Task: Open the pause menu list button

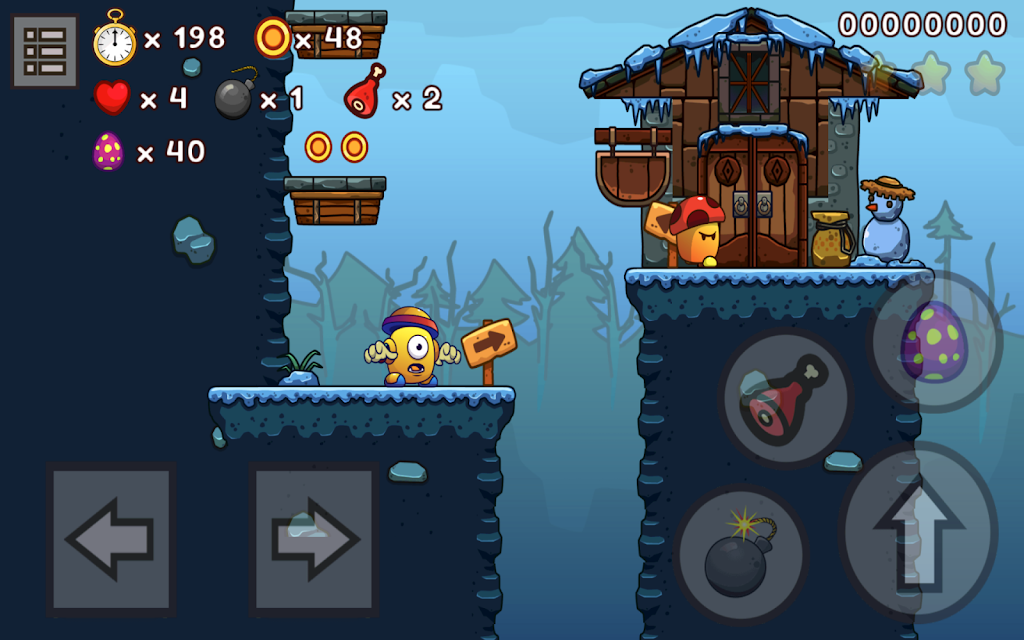Action: pos(45,51)
